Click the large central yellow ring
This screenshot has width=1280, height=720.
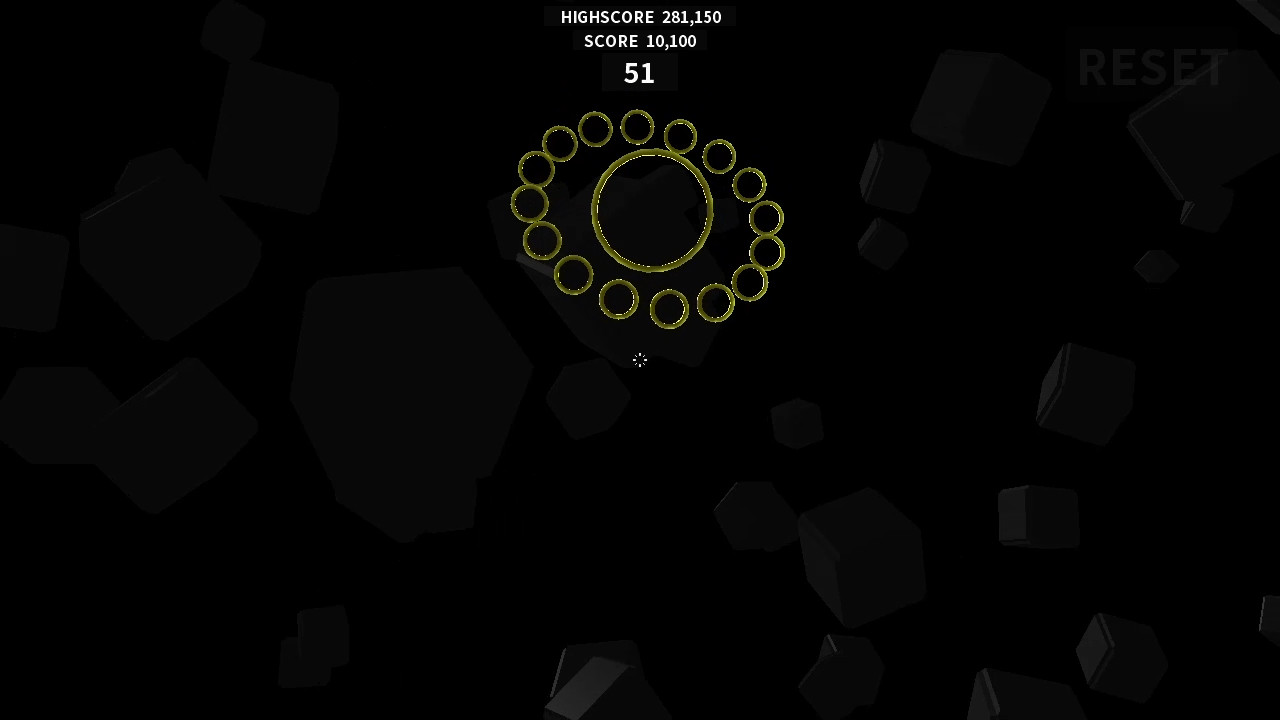coord(654,207)
